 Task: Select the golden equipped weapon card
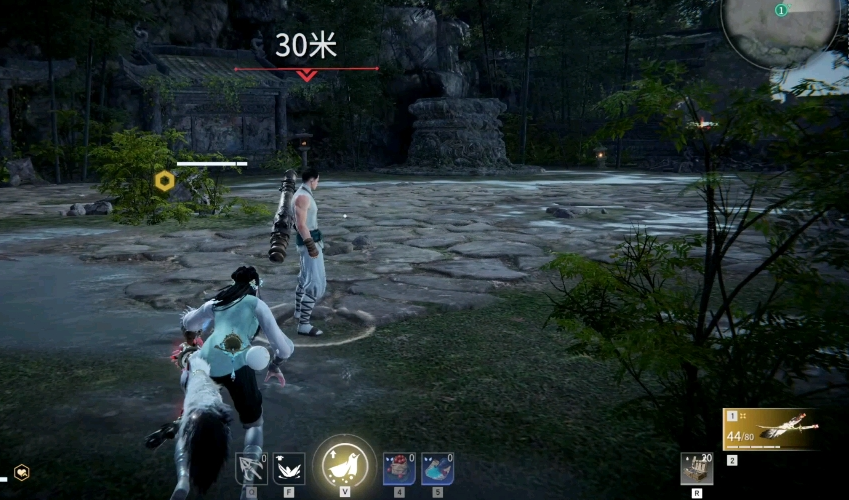[771, 430]
